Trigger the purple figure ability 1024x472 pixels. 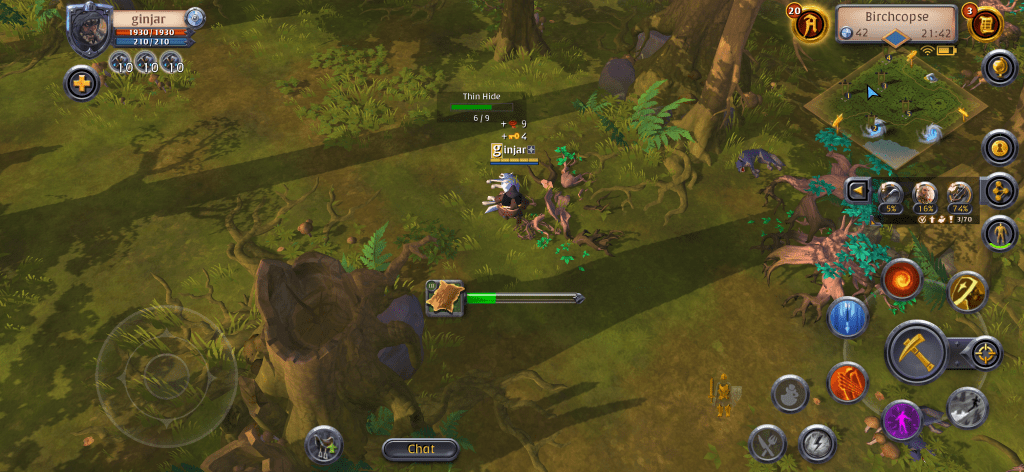click(903, 418)
